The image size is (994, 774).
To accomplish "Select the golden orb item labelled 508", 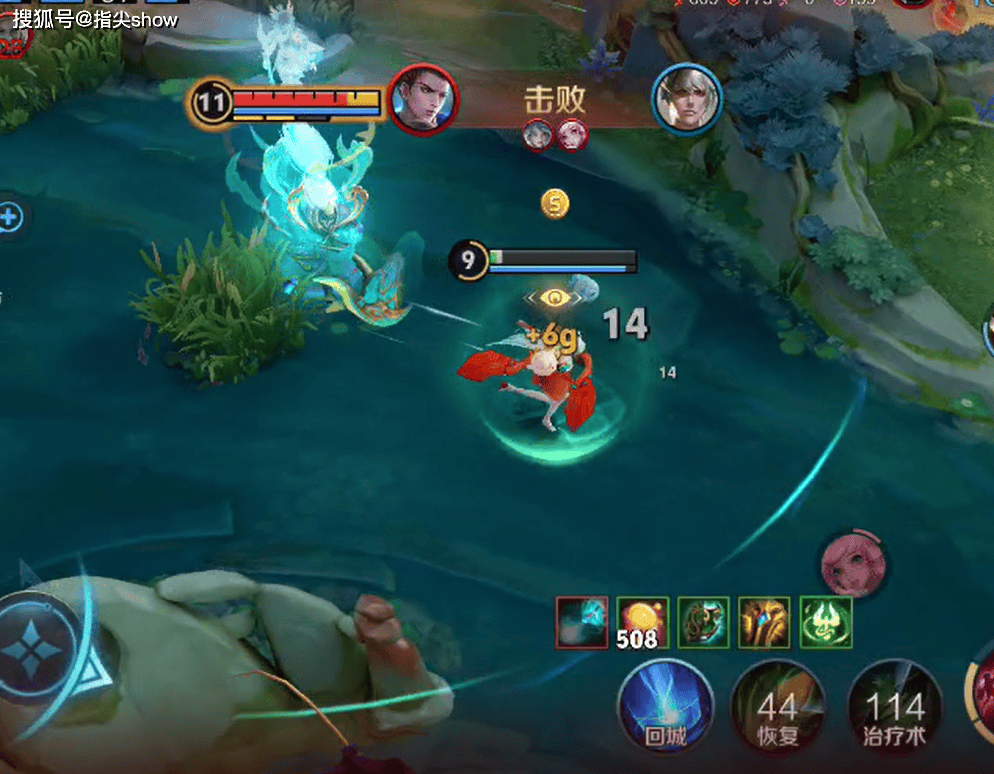I will pyautogui.click(x=642, y=622).
